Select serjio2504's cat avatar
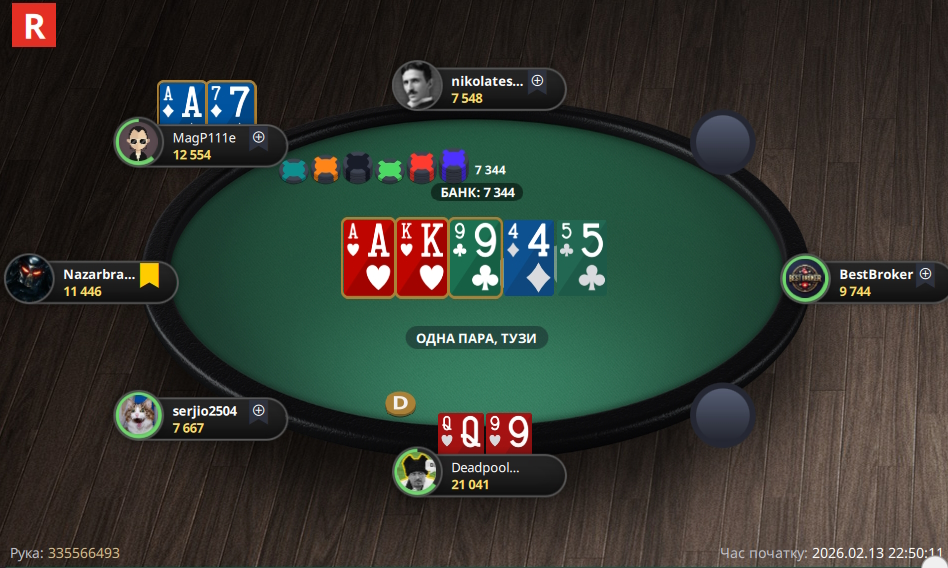Screen dimensions: 948x568 [138, 414]
